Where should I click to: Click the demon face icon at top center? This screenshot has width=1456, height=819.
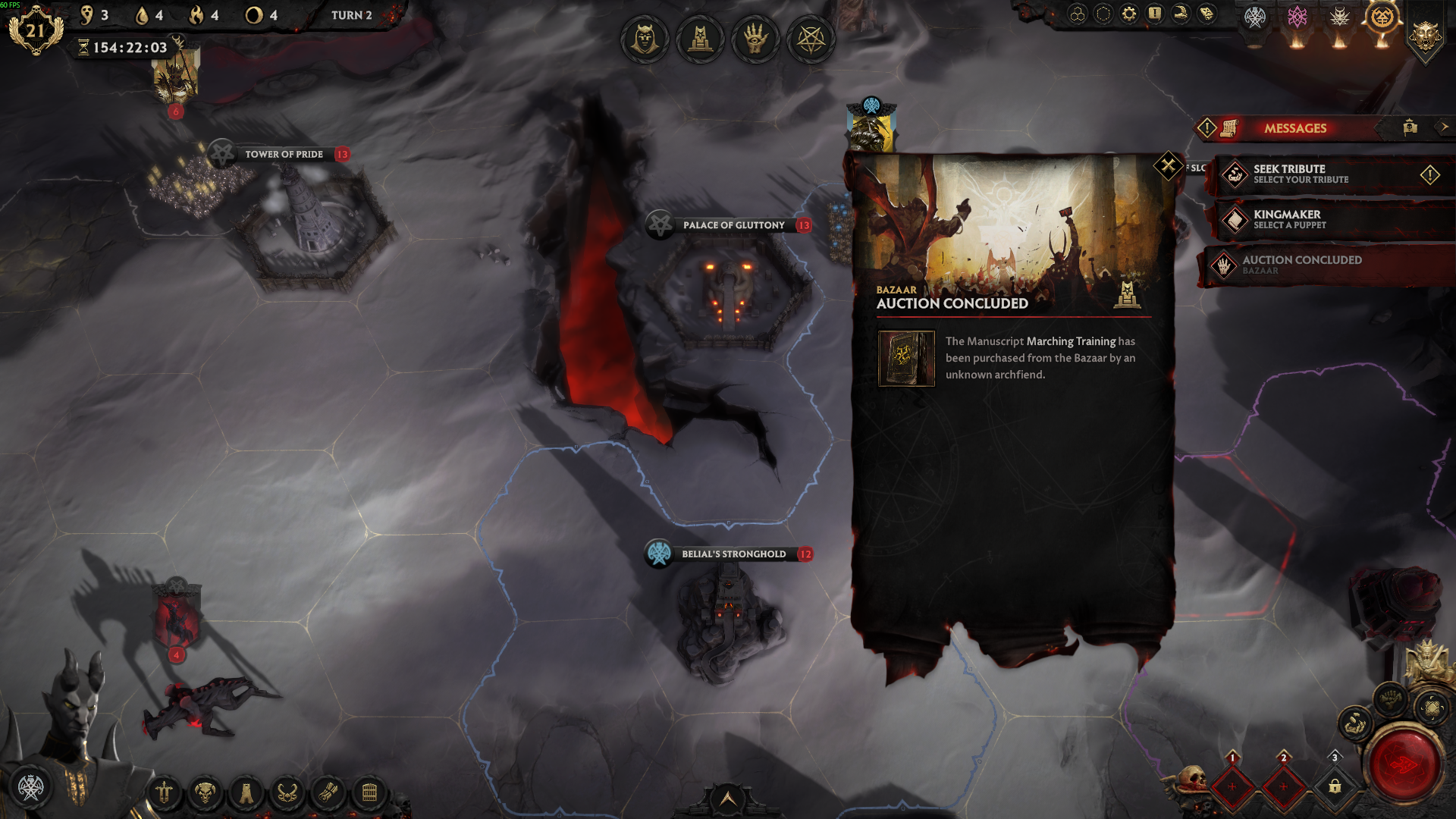click(x=645, y=39)
